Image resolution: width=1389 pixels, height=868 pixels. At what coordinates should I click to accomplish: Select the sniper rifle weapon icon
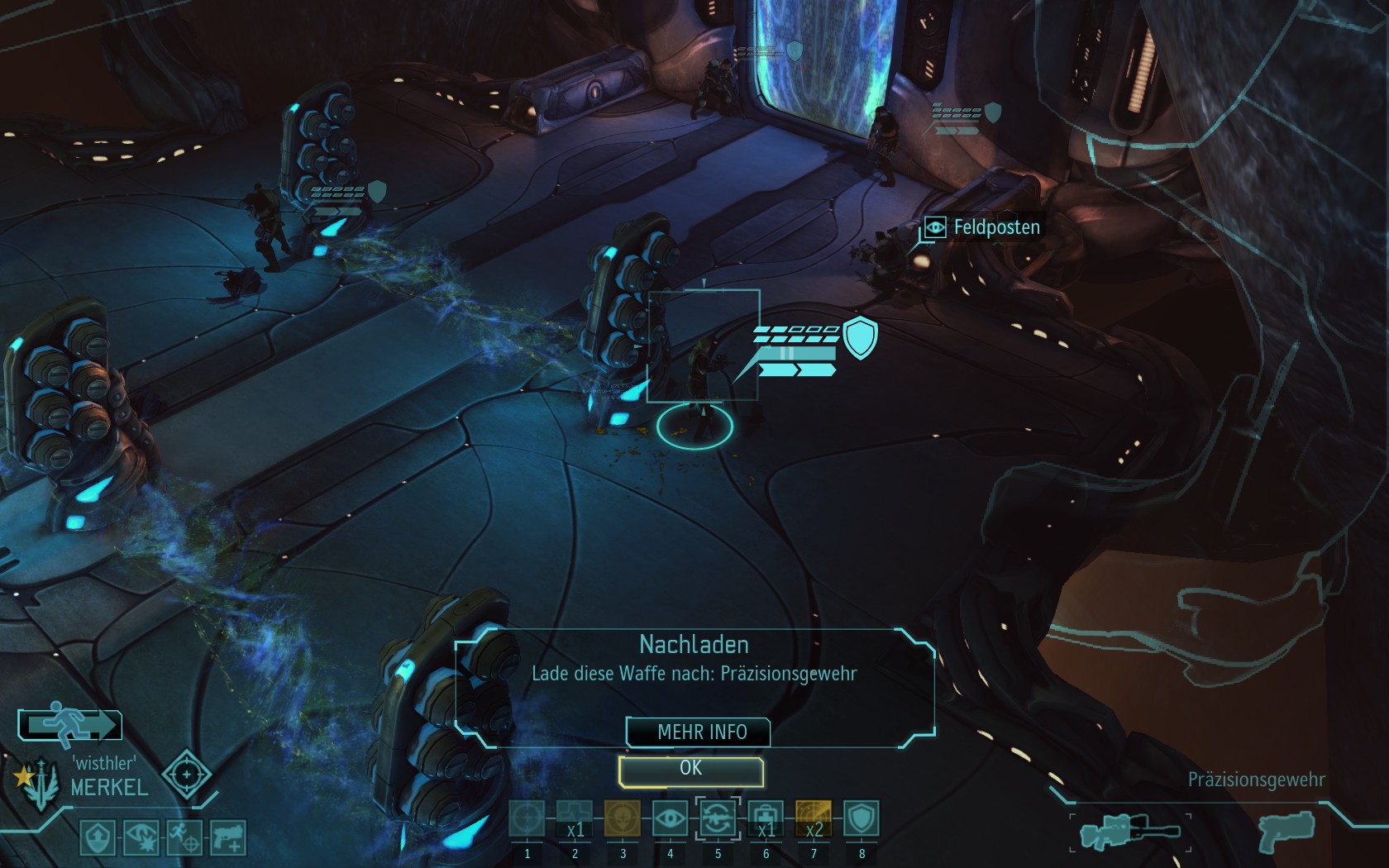1130,831
